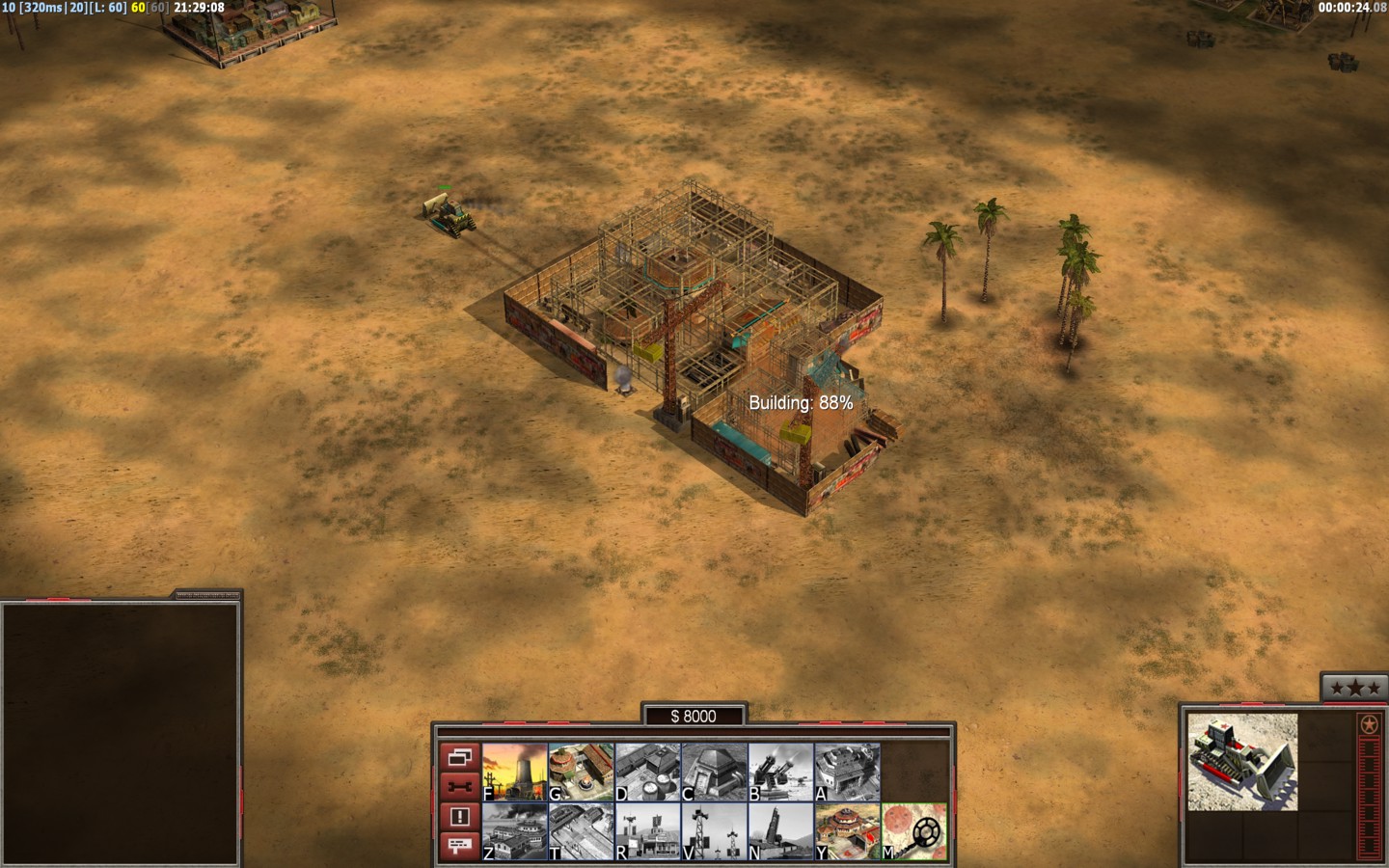The image size is (1389, 868).
Task: Click the red wrench button
Action: click(x=460, y=787)
